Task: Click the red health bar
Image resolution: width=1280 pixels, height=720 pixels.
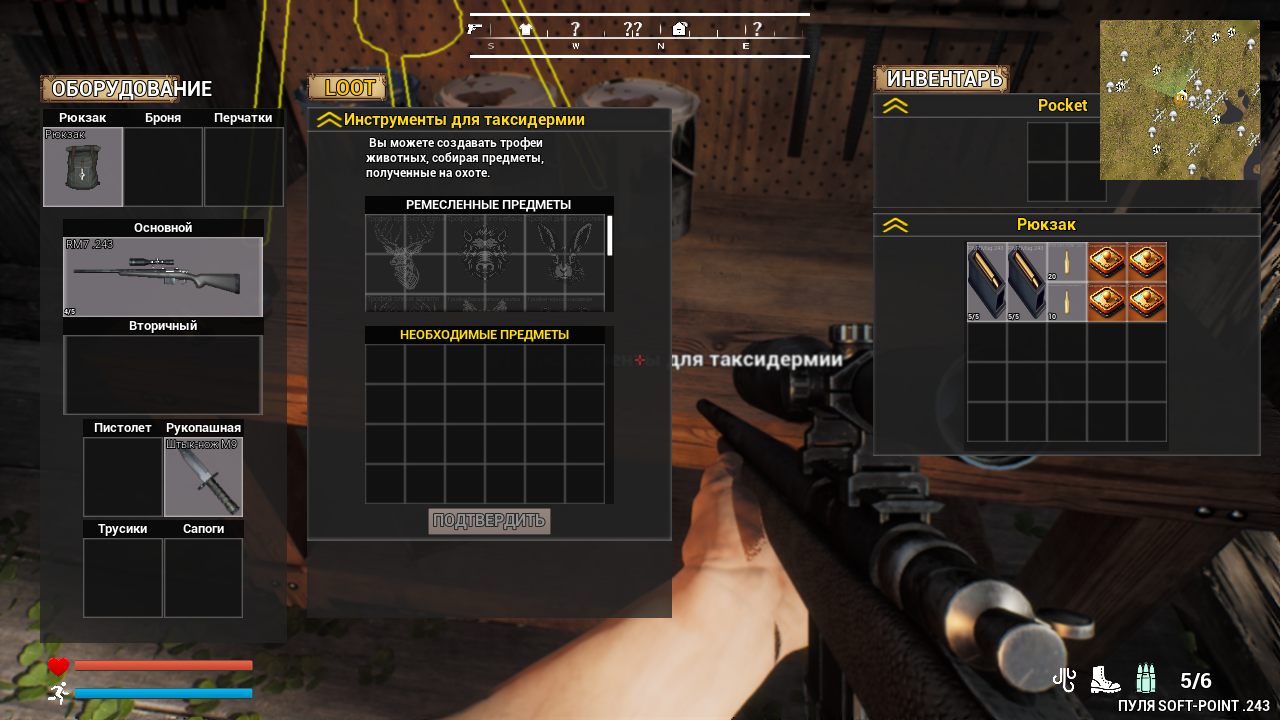Action: click(x=160, y=664)
